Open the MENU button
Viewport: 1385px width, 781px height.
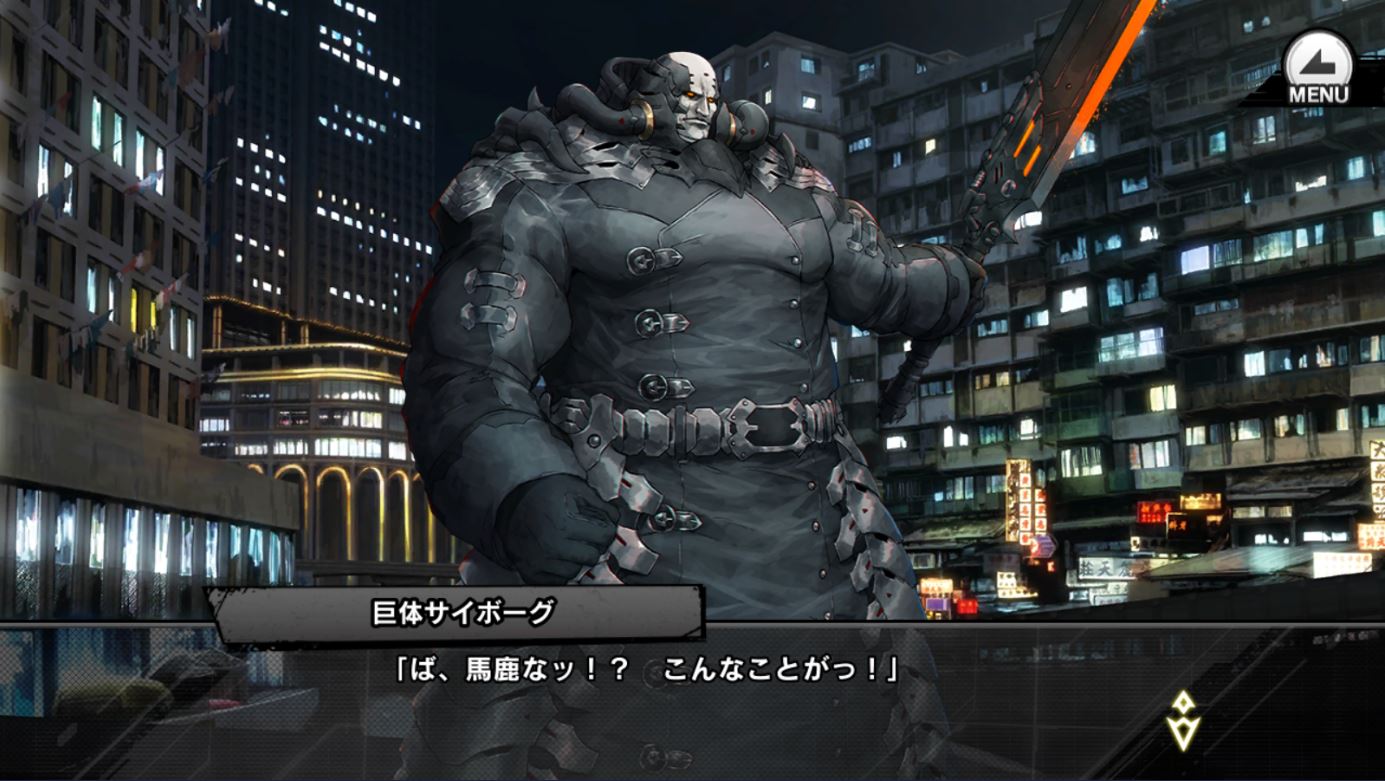1317,68
